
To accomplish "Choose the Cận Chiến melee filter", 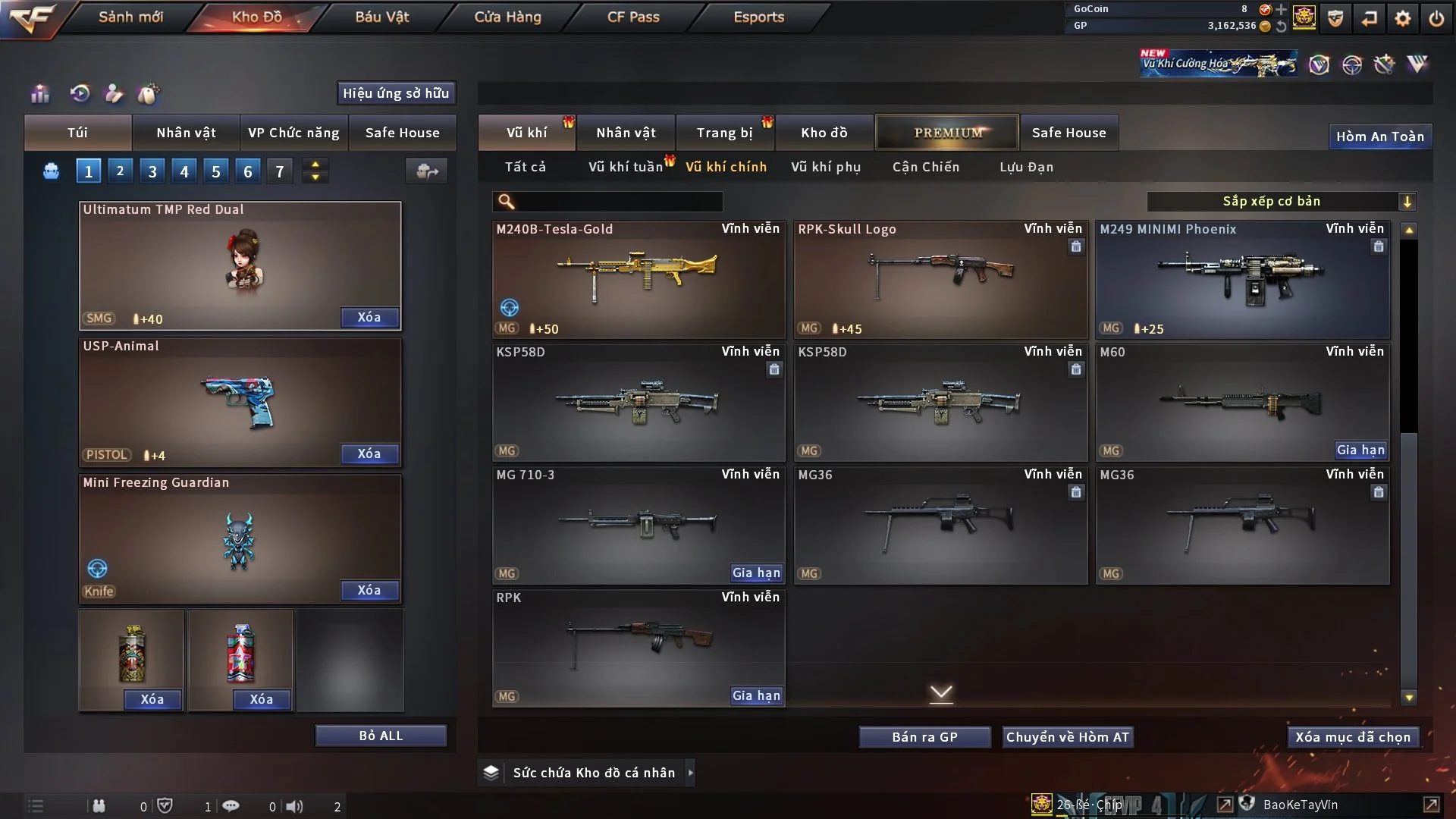I will click(x=926, y=167).
